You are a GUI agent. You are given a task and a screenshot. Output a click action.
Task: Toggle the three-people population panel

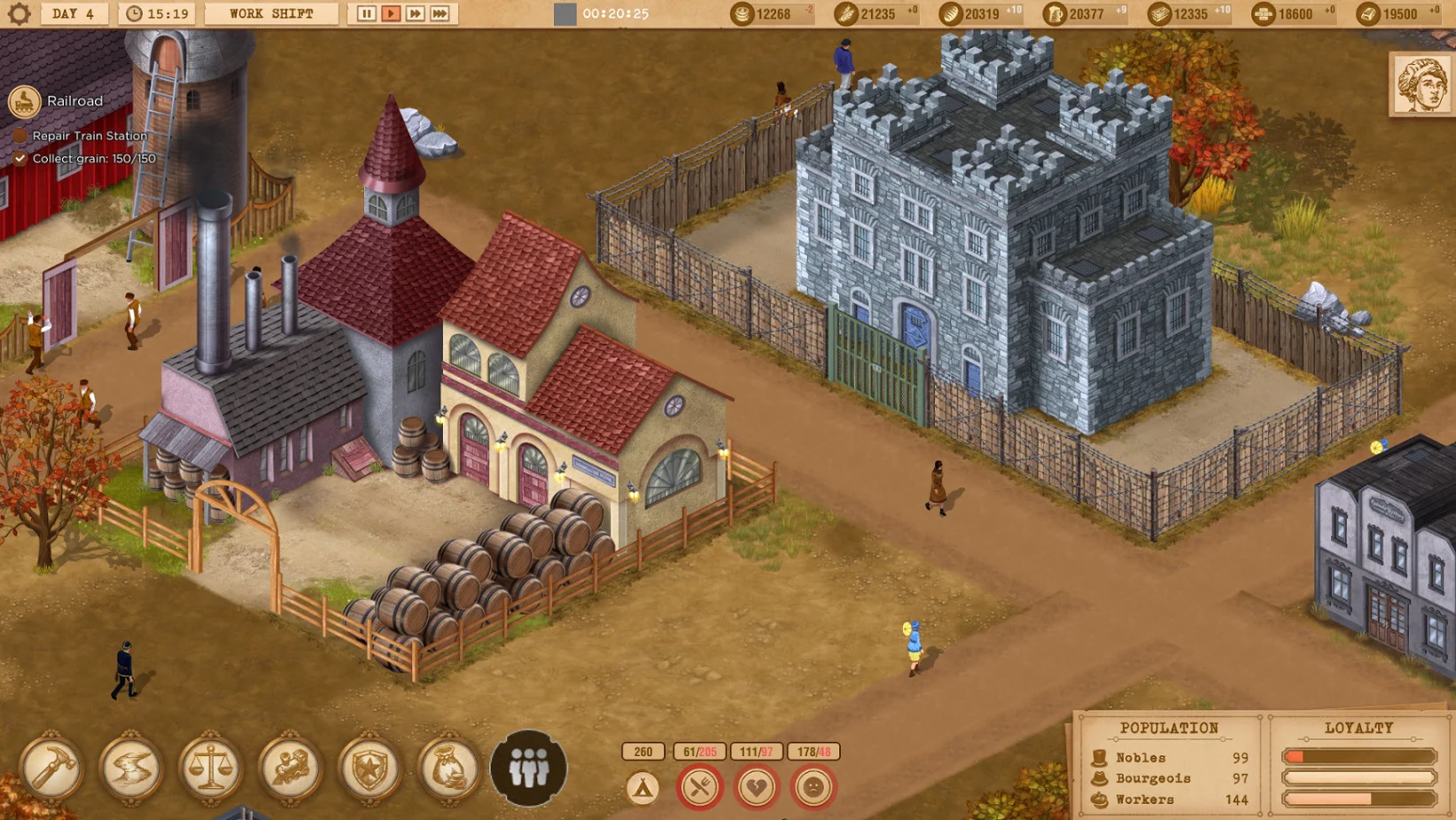529,769
